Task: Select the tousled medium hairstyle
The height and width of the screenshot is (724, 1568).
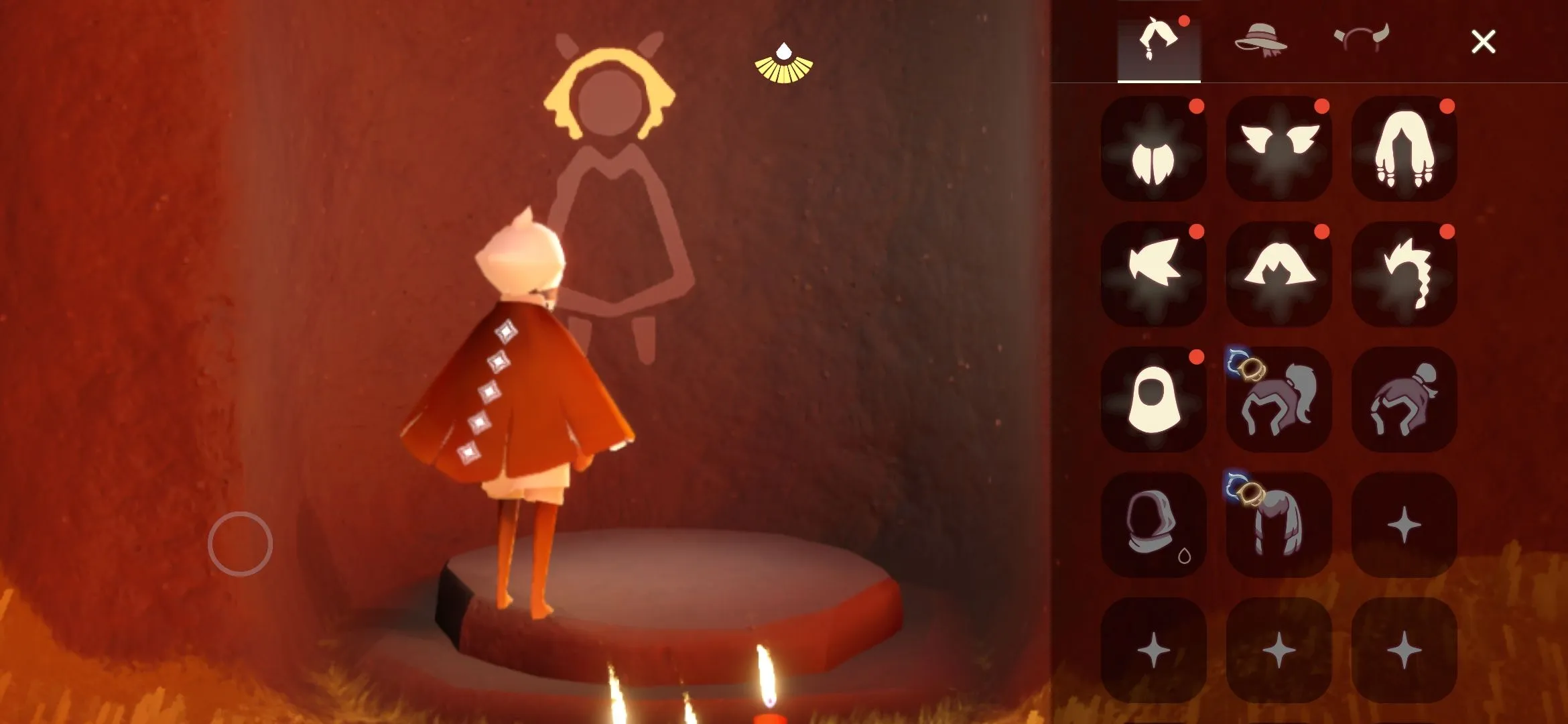Action: pos(1279,268)
